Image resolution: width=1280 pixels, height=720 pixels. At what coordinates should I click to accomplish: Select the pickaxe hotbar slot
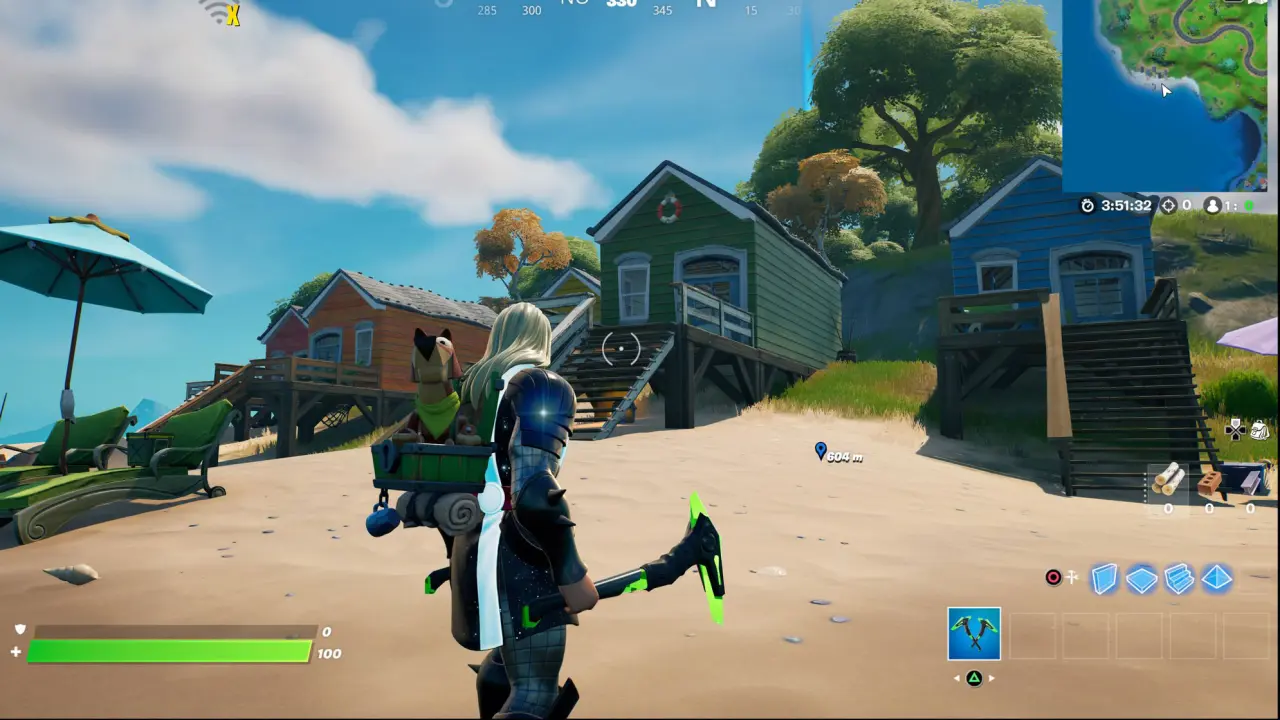tap(974, 634)
